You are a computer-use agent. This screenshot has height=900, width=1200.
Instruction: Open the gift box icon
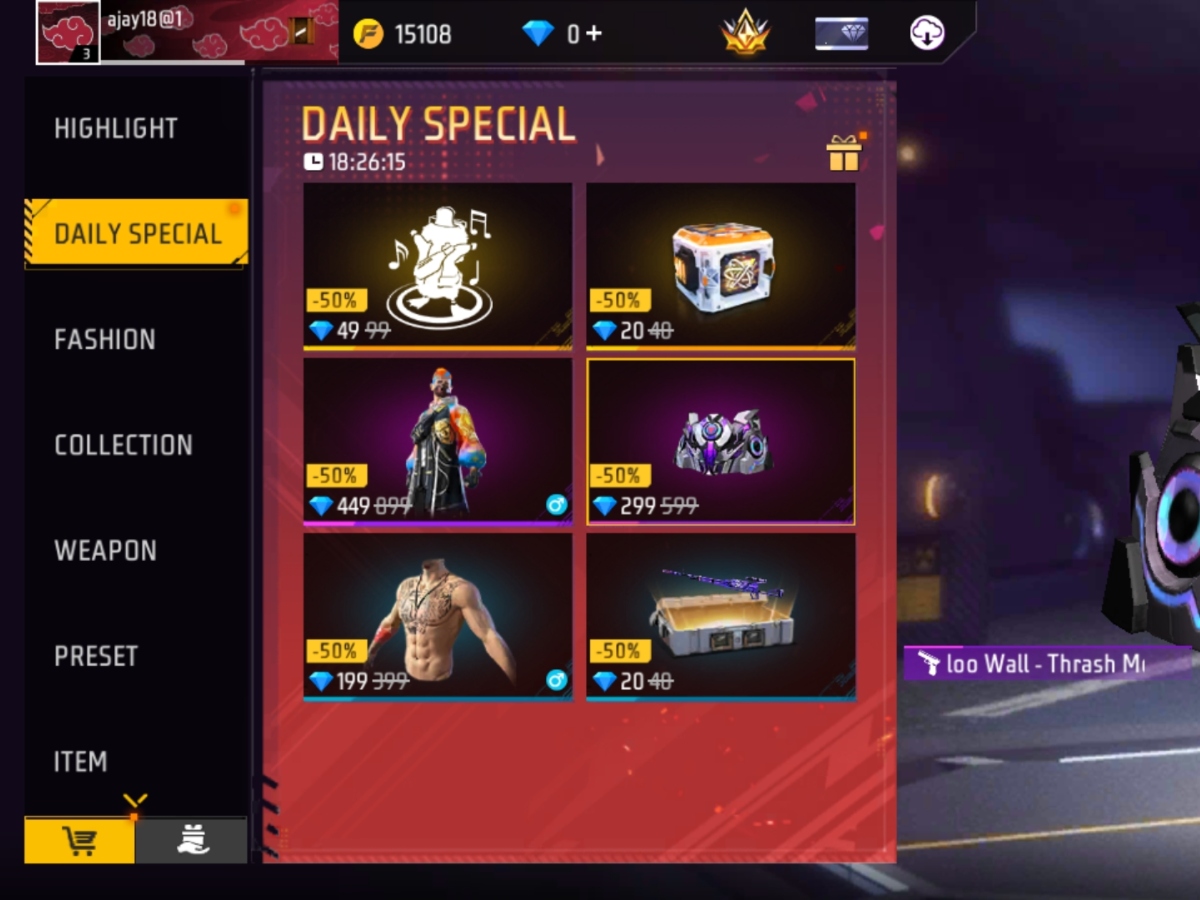843,153
